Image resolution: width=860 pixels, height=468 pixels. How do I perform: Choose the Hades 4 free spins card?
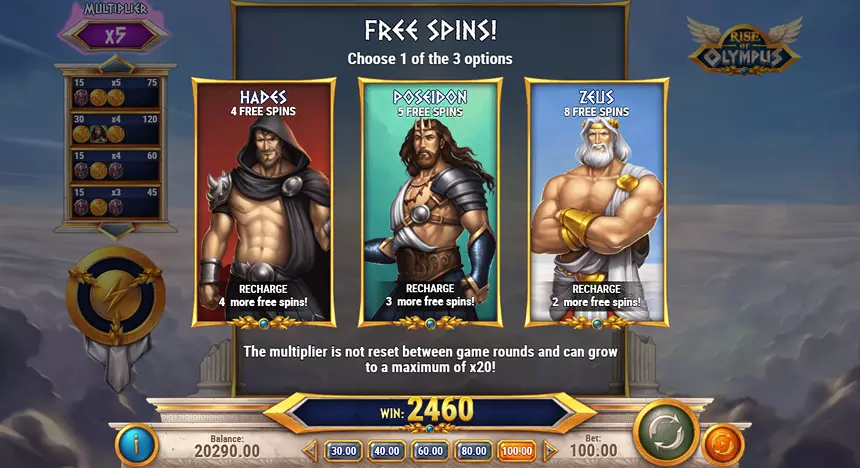coord(264,200)
